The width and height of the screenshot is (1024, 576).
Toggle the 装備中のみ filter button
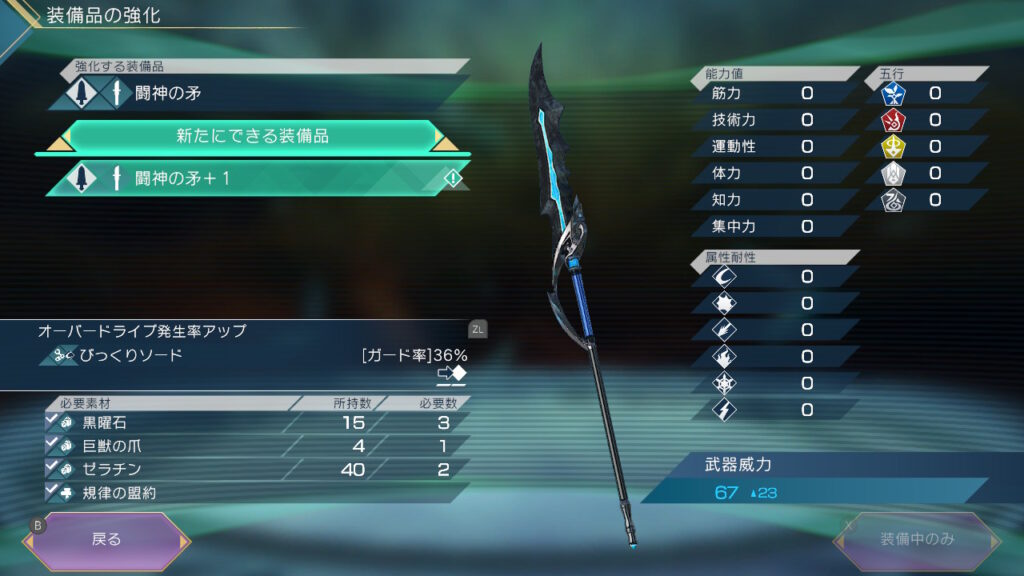point(917,540)
